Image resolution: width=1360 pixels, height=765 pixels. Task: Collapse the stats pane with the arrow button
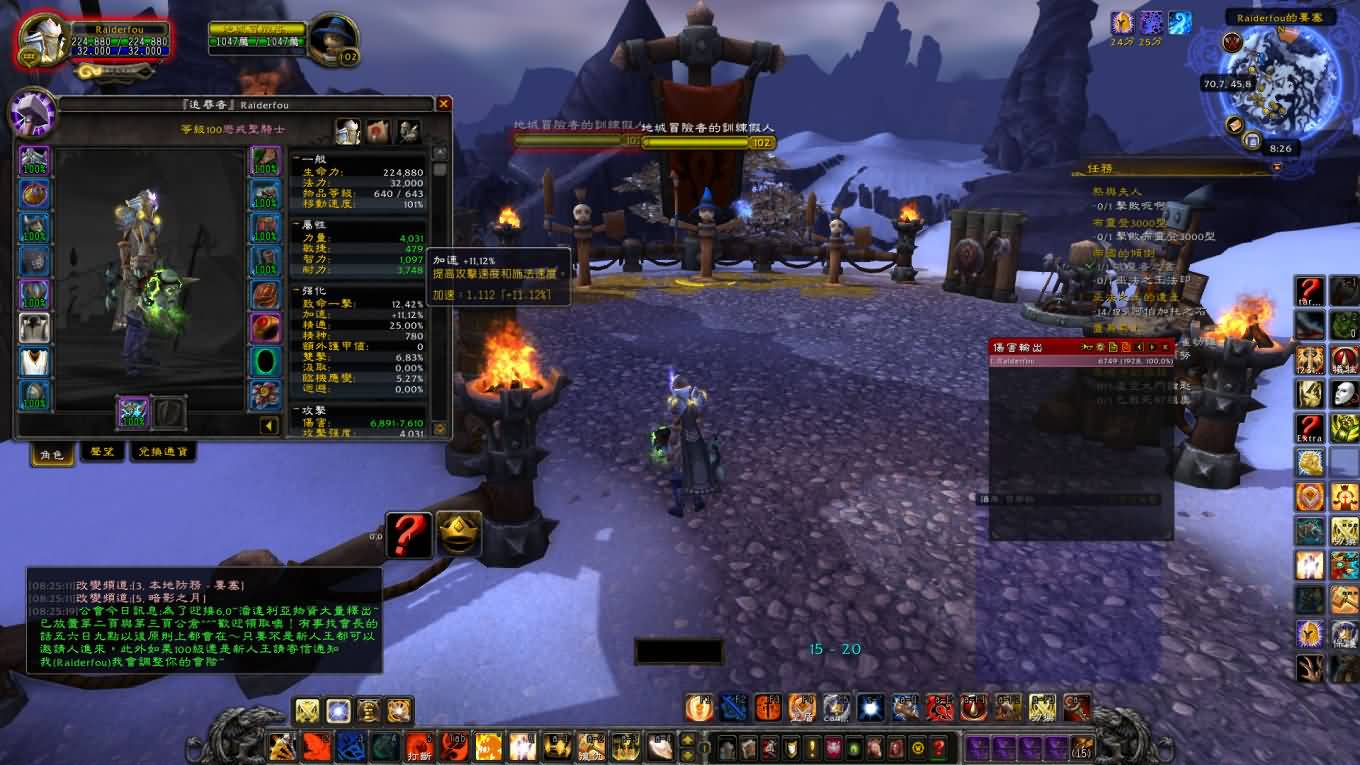click(x=269, y=426)
